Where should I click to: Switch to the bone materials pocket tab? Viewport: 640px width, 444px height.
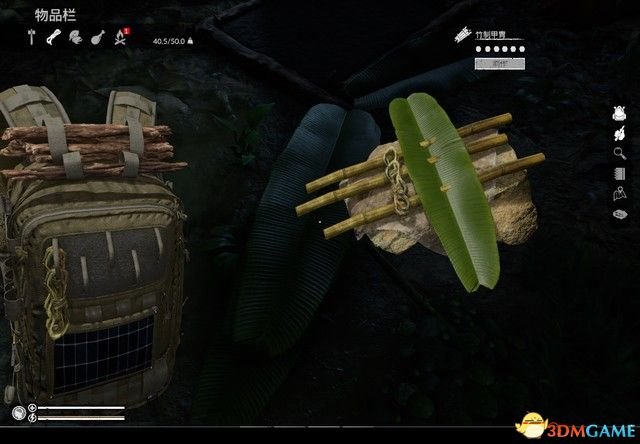pos(54,39)
